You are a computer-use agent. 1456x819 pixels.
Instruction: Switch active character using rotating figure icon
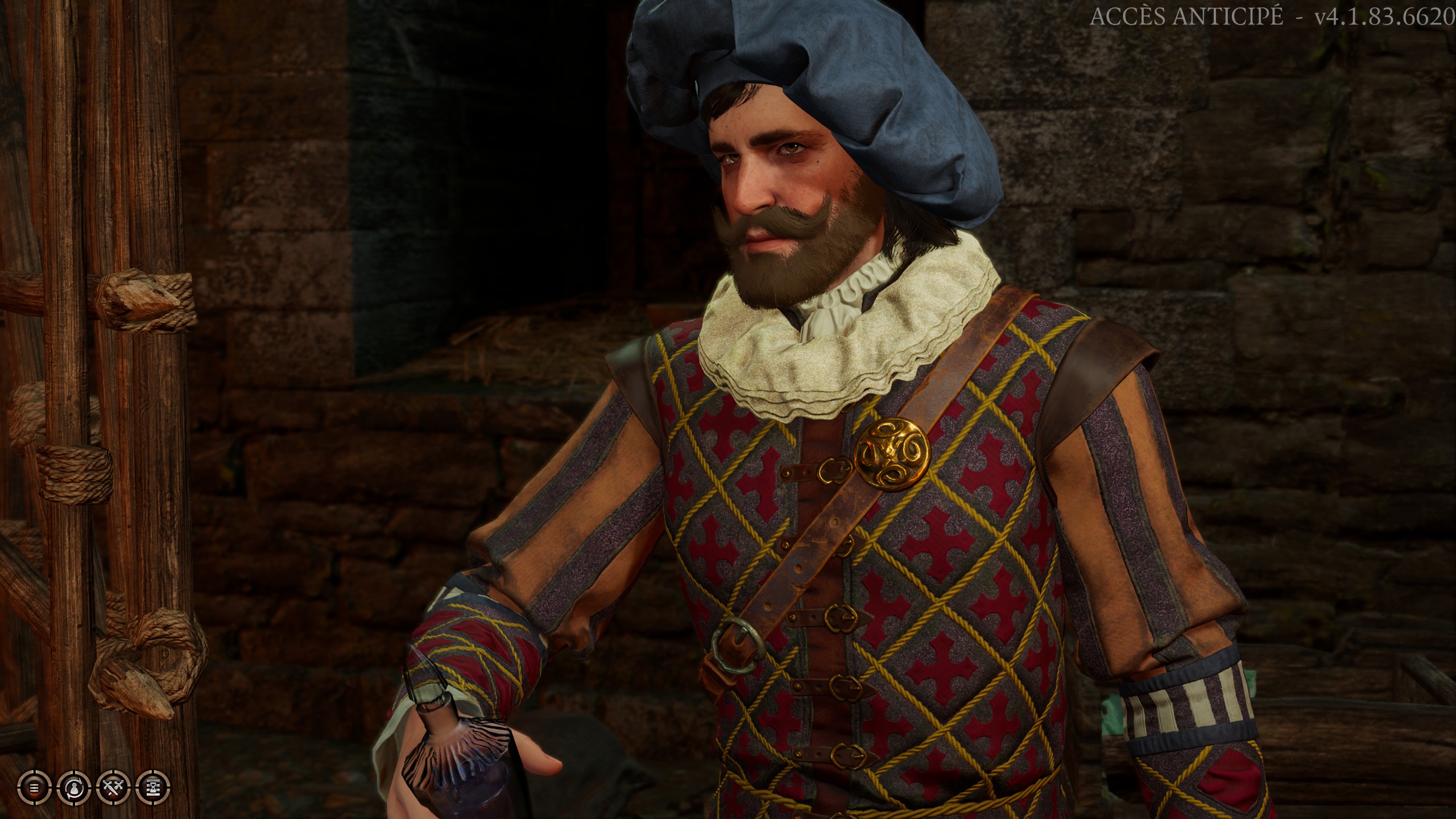pos(74,789)
